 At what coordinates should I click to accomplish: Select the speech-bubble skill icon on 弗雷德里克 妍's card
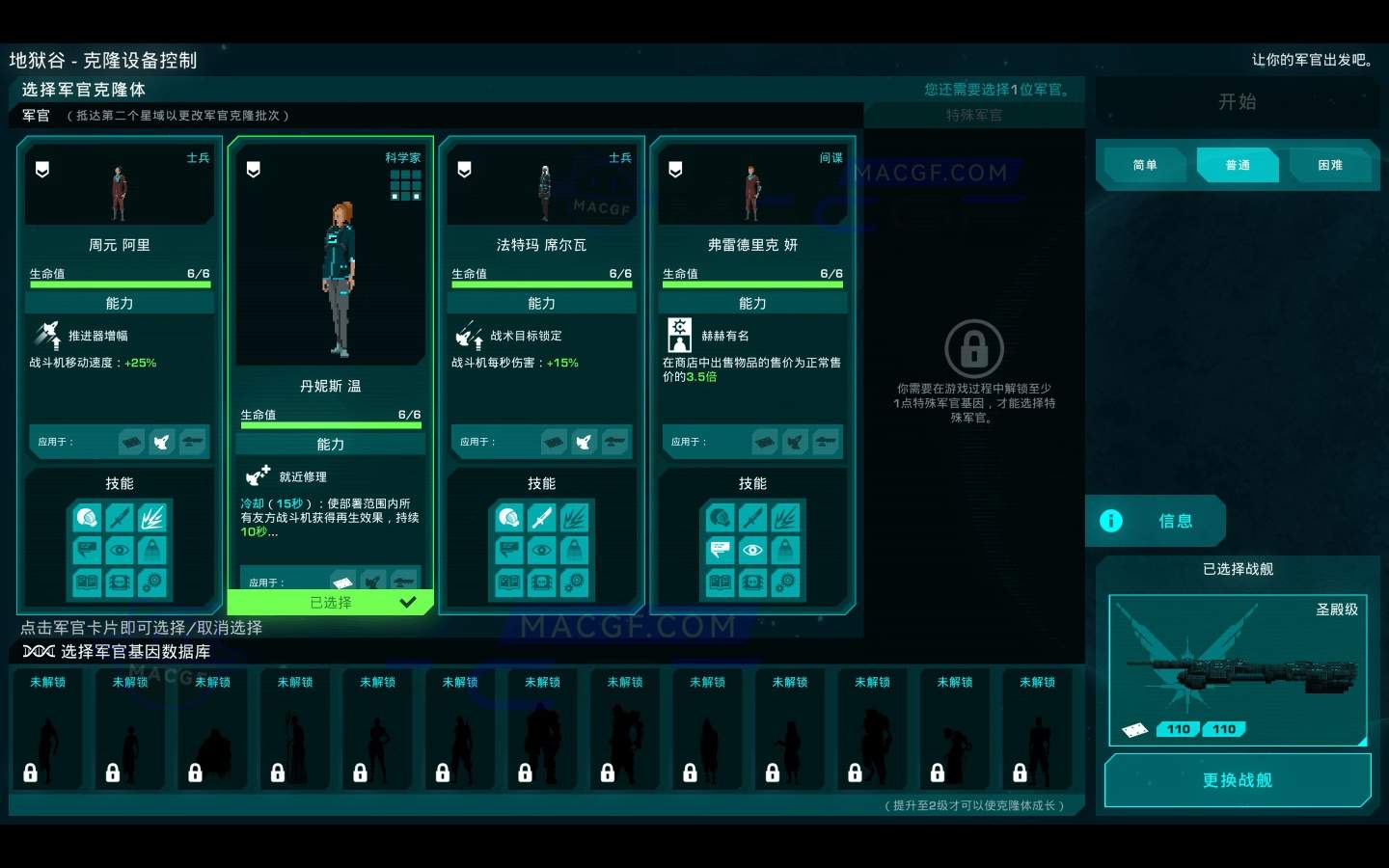point(720,550)
